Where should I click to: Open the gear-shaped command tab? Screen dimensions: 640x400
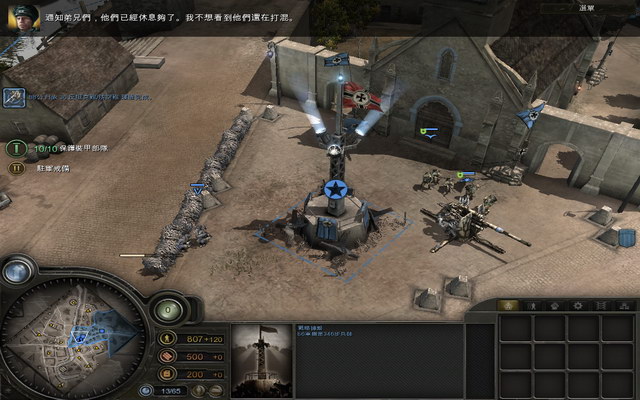tap(577, 305)
